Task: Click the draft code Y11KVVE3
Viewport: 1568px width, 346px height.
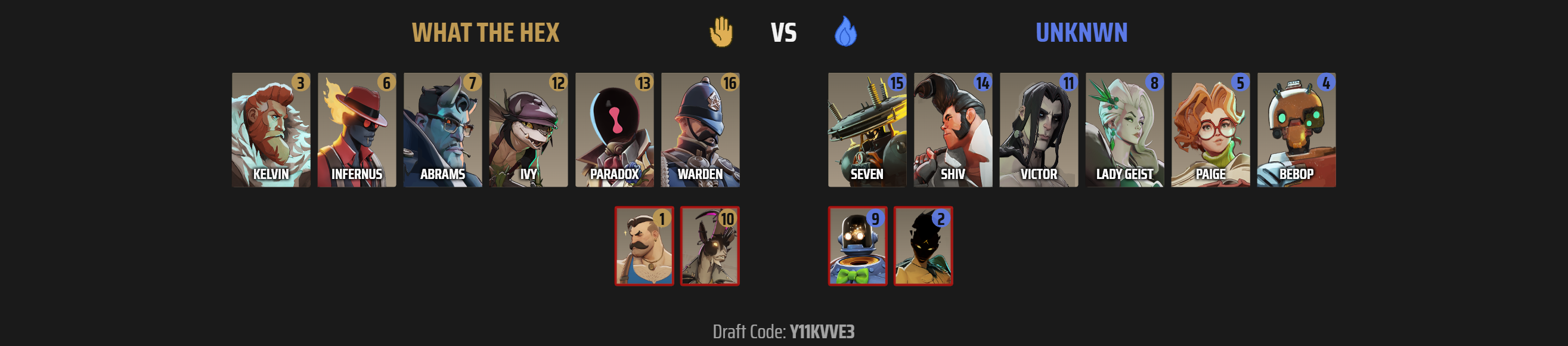Action: (x=822, y=332)
